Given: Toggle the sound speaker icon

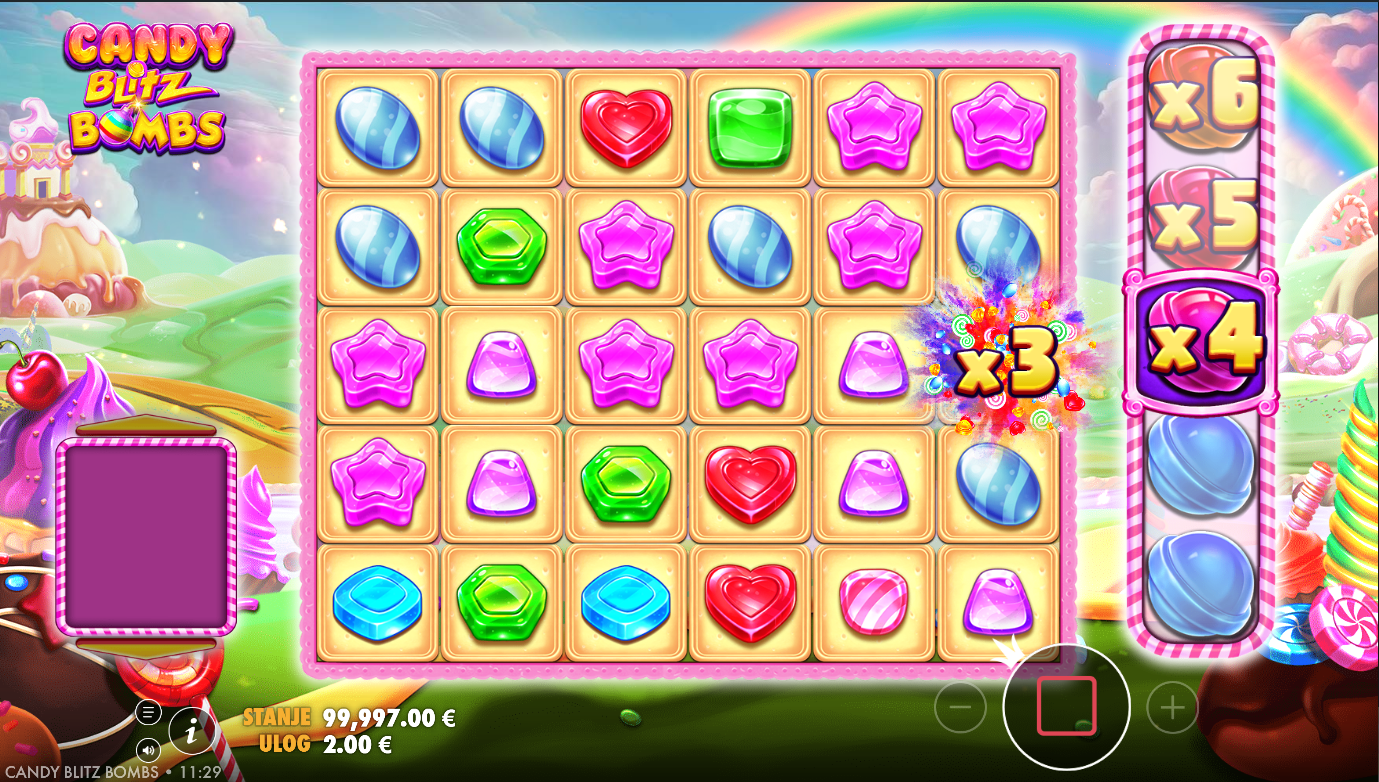Looking at the screenshot, I should pos(148,749).
